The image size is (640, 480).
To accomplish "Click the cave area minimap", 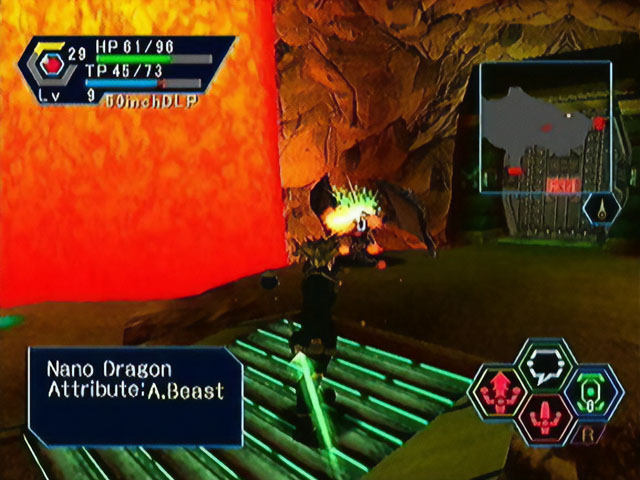I will pos(545,127).
